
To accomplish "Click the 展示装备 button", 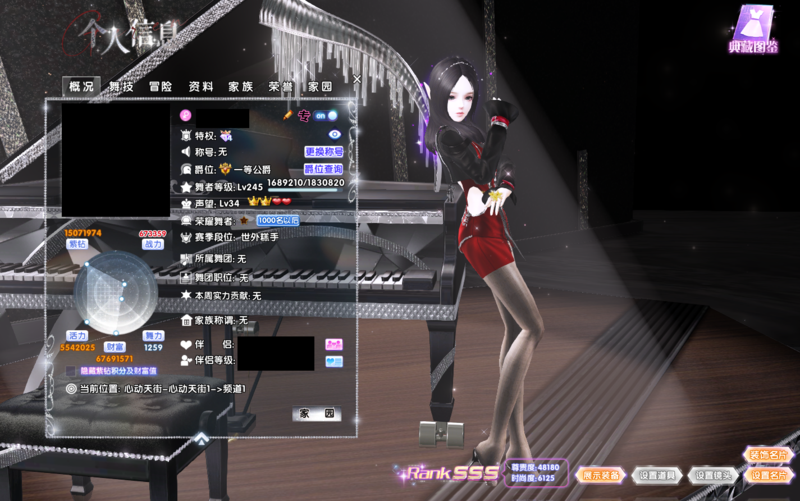I will pos(602,475).
